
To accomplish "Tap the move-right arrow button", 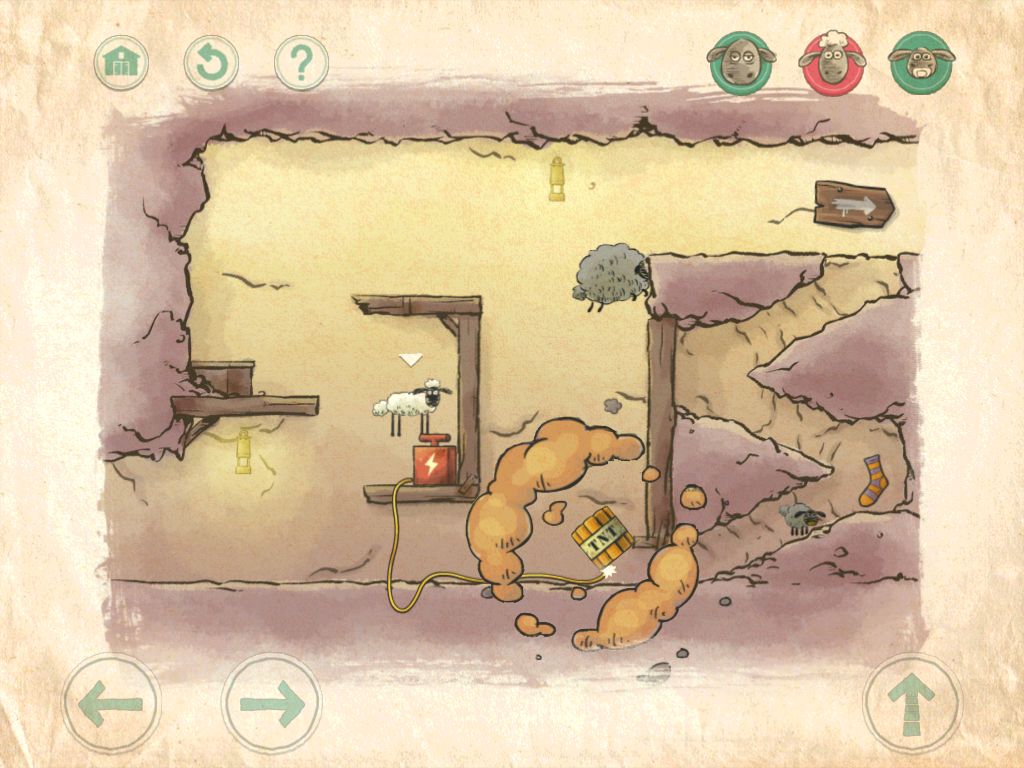I will (x=271, y=703).
